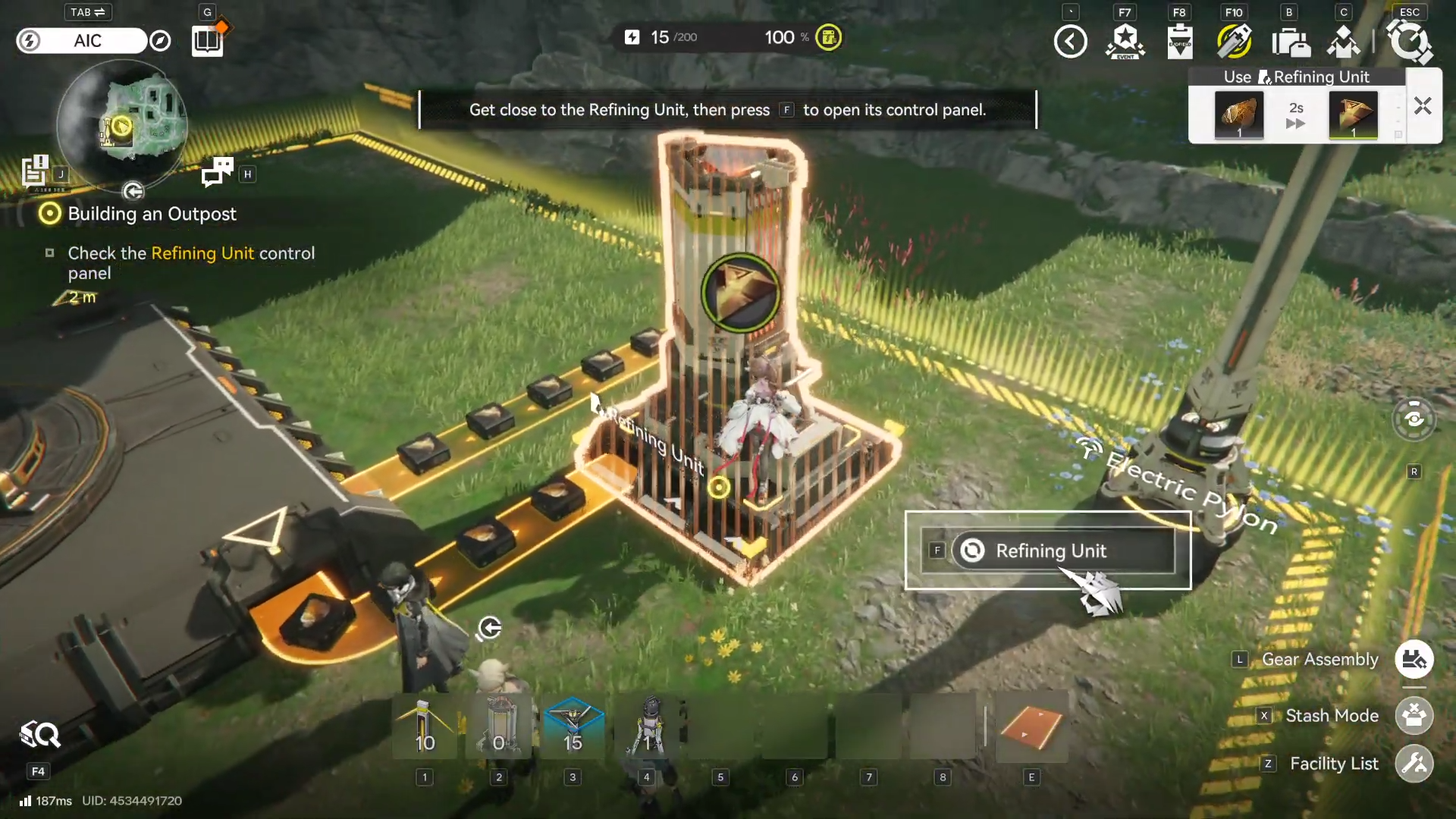1456x819 pixels.
Task: Select the Refining Unit hotbar slot
Action: [x=499, y=726]
